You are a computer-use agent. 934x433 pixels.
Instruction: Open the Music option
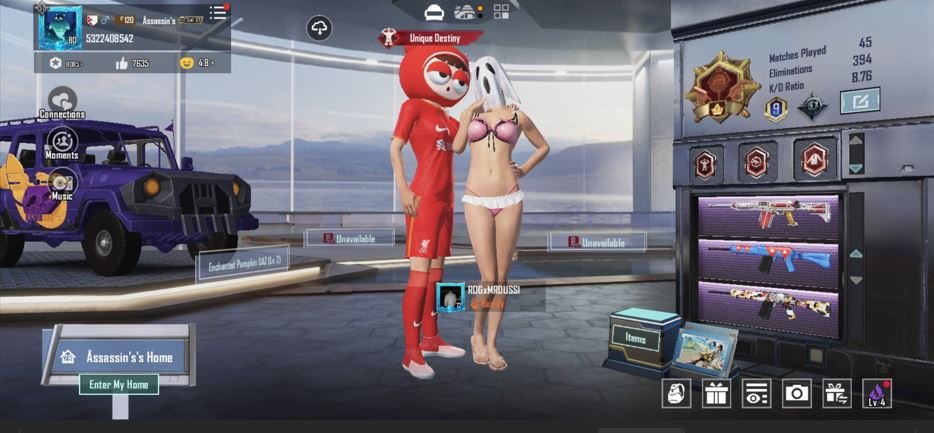[62, 184]
